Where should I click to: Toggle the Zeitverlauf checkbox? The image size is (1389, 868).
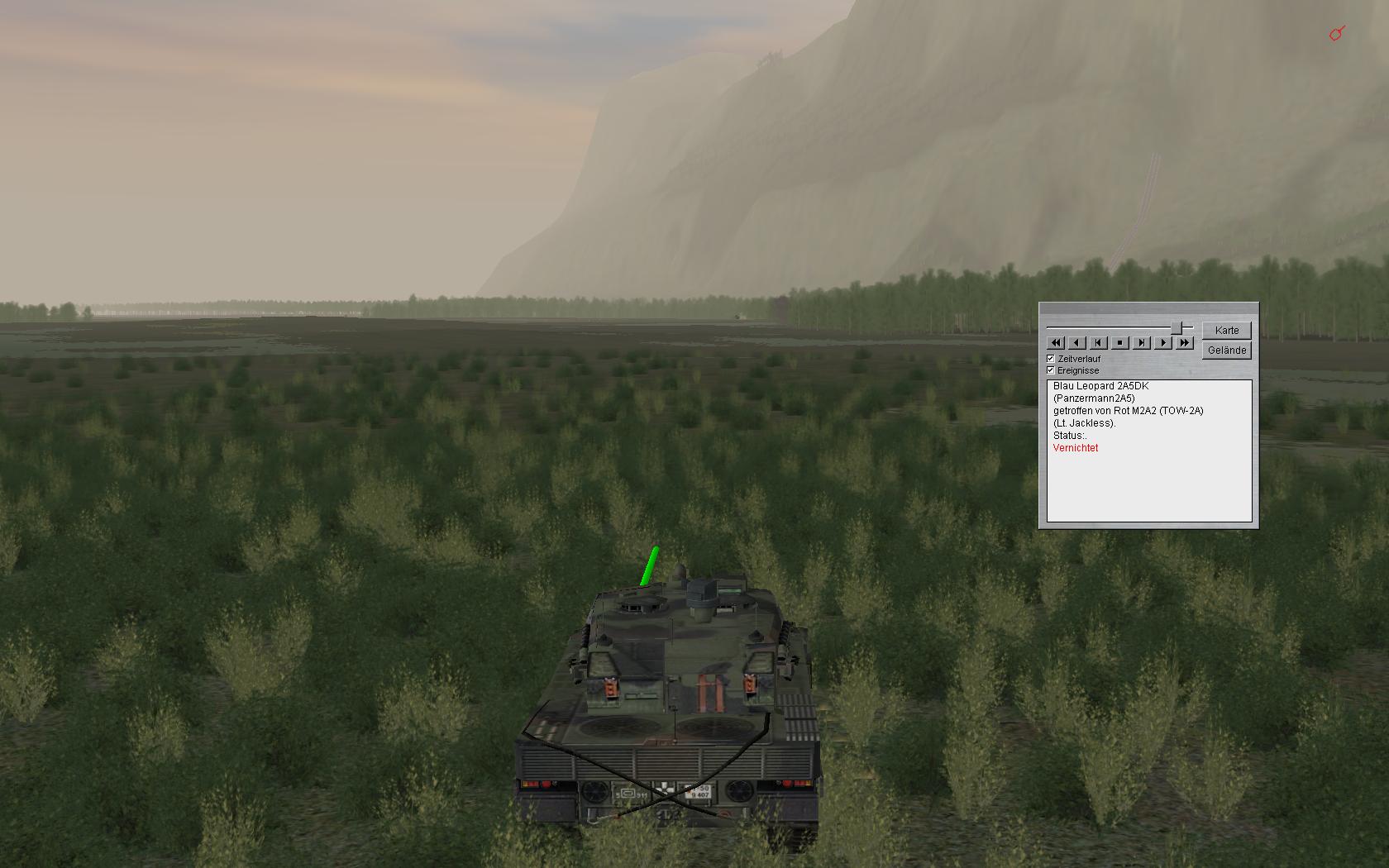pyautogui.click(x=1051, y=359)
